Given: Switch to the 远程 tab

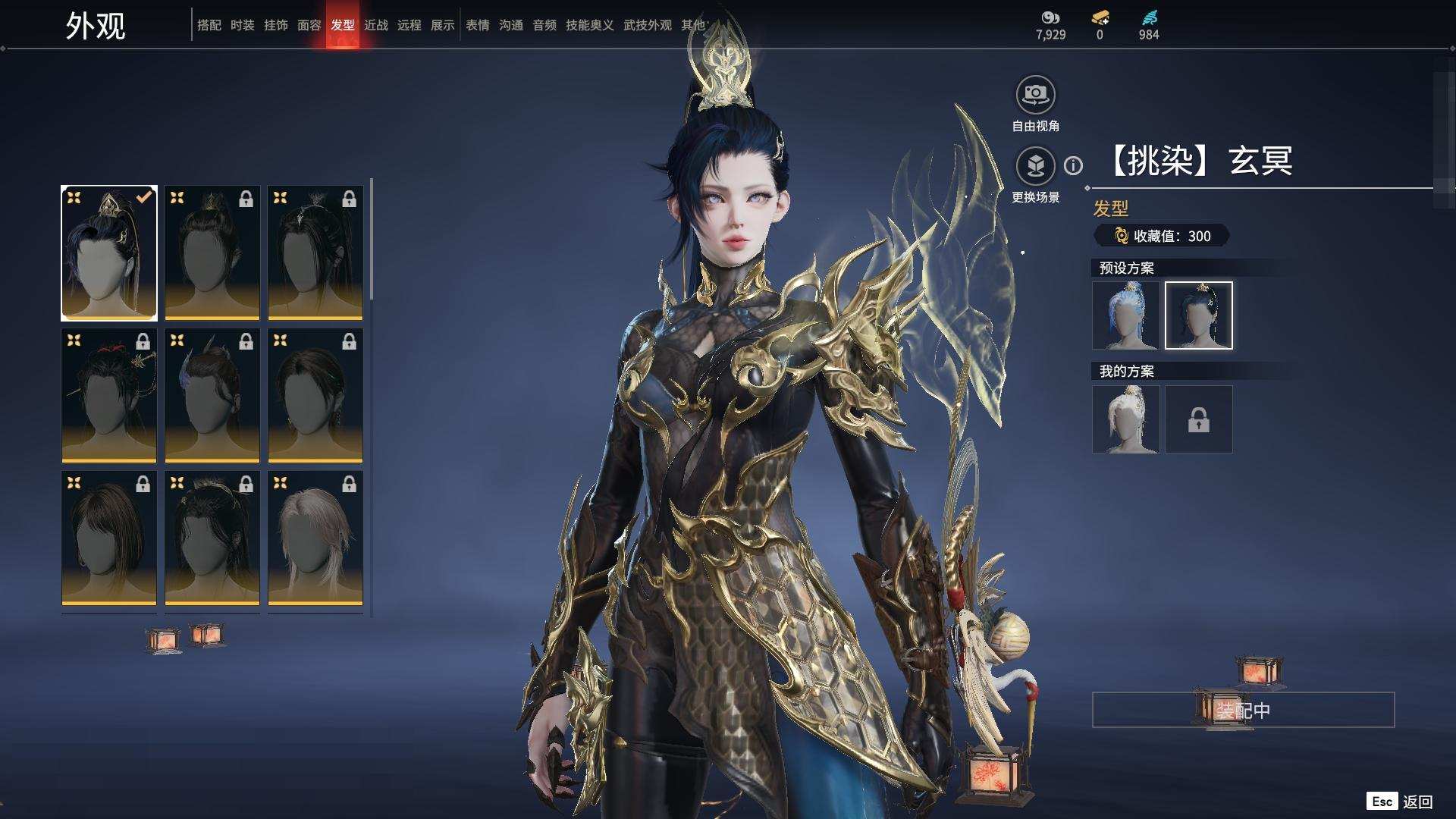Looking at the screenshot, I should click(409, 25).
